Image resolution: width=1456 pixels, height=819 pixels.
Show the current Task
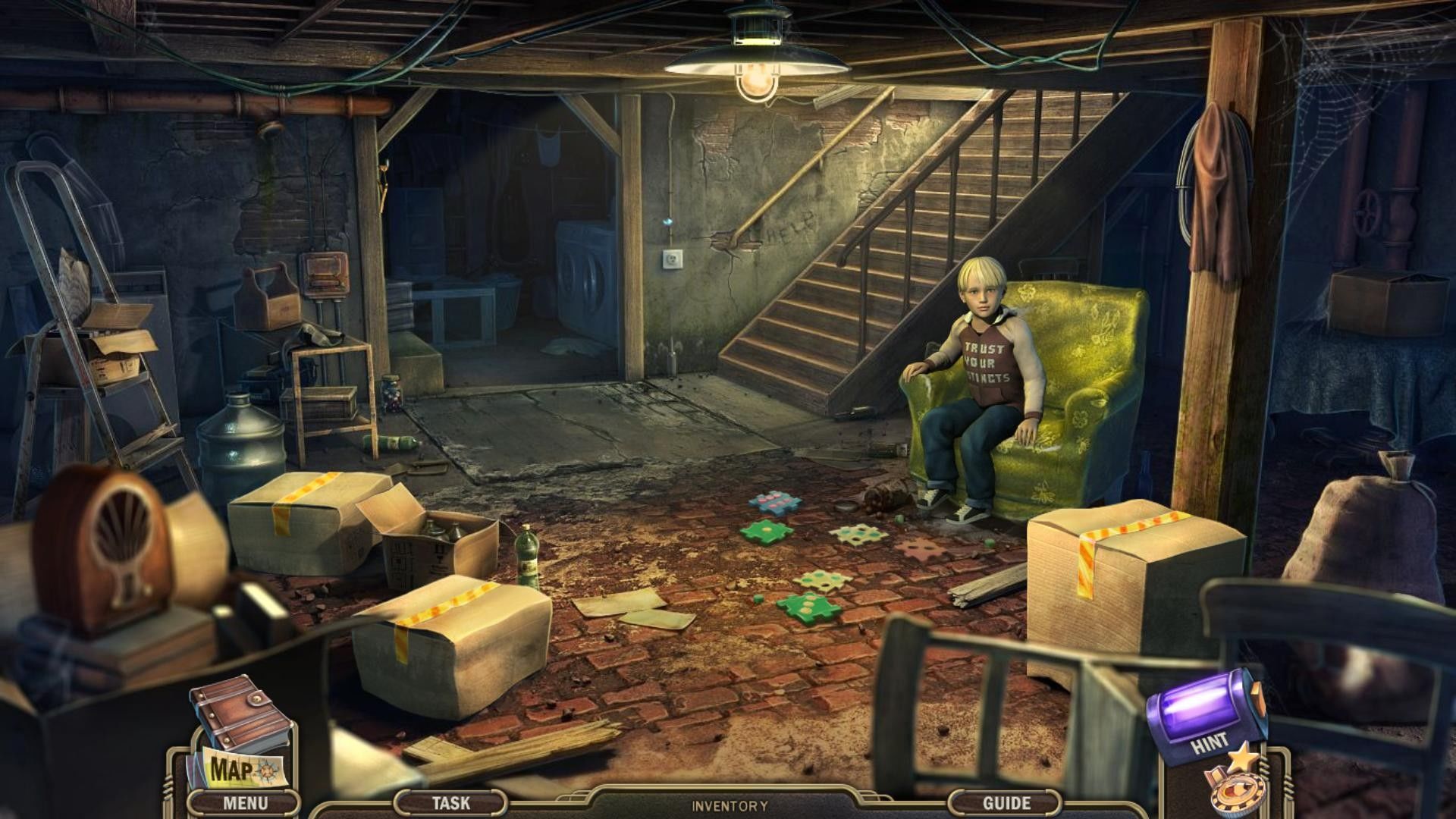[x=450, y=802]
